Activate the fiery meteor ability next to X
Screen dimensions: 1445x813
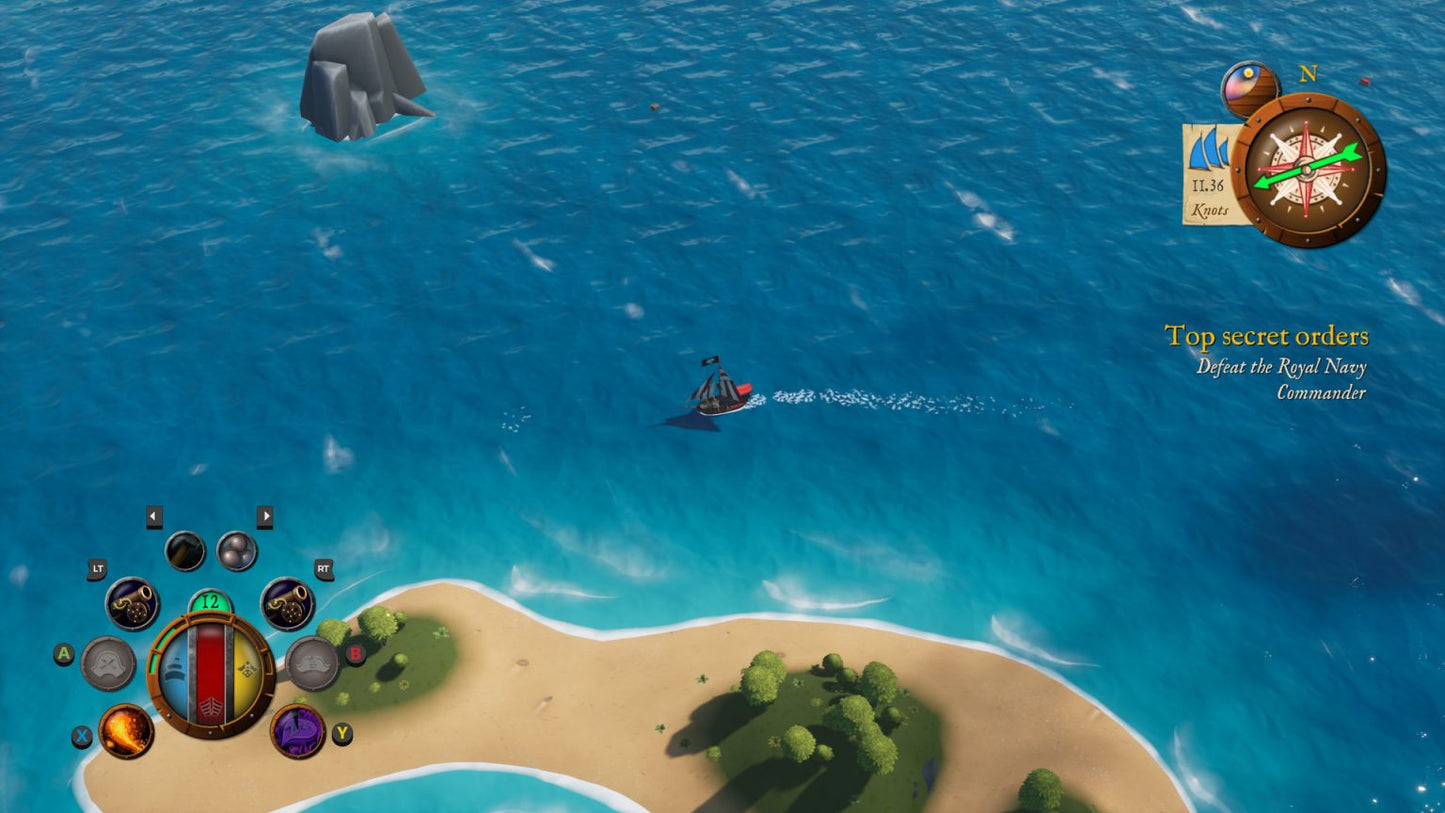coord(130,732)
